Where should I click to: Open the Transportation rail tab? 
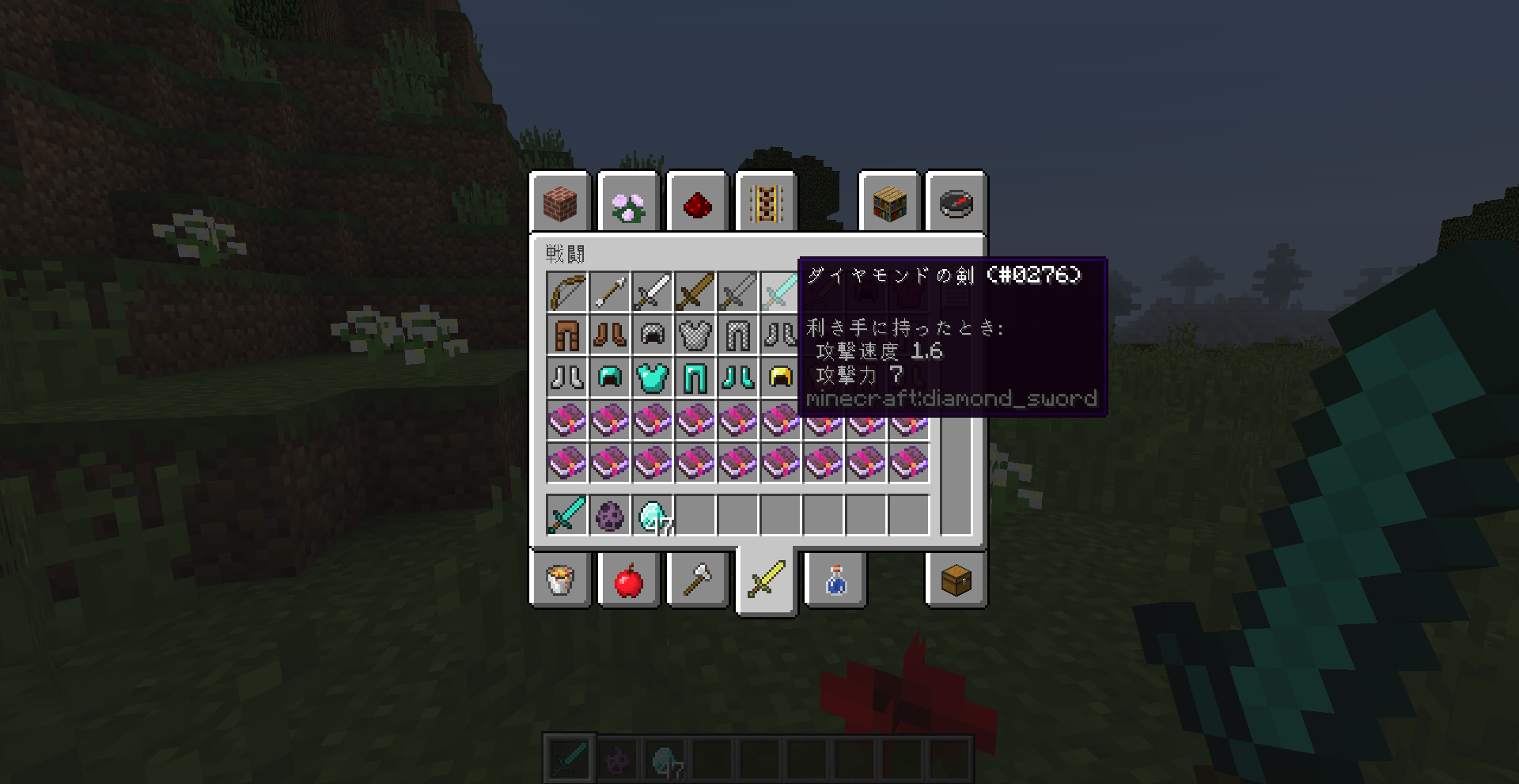[x=766, y=203]
